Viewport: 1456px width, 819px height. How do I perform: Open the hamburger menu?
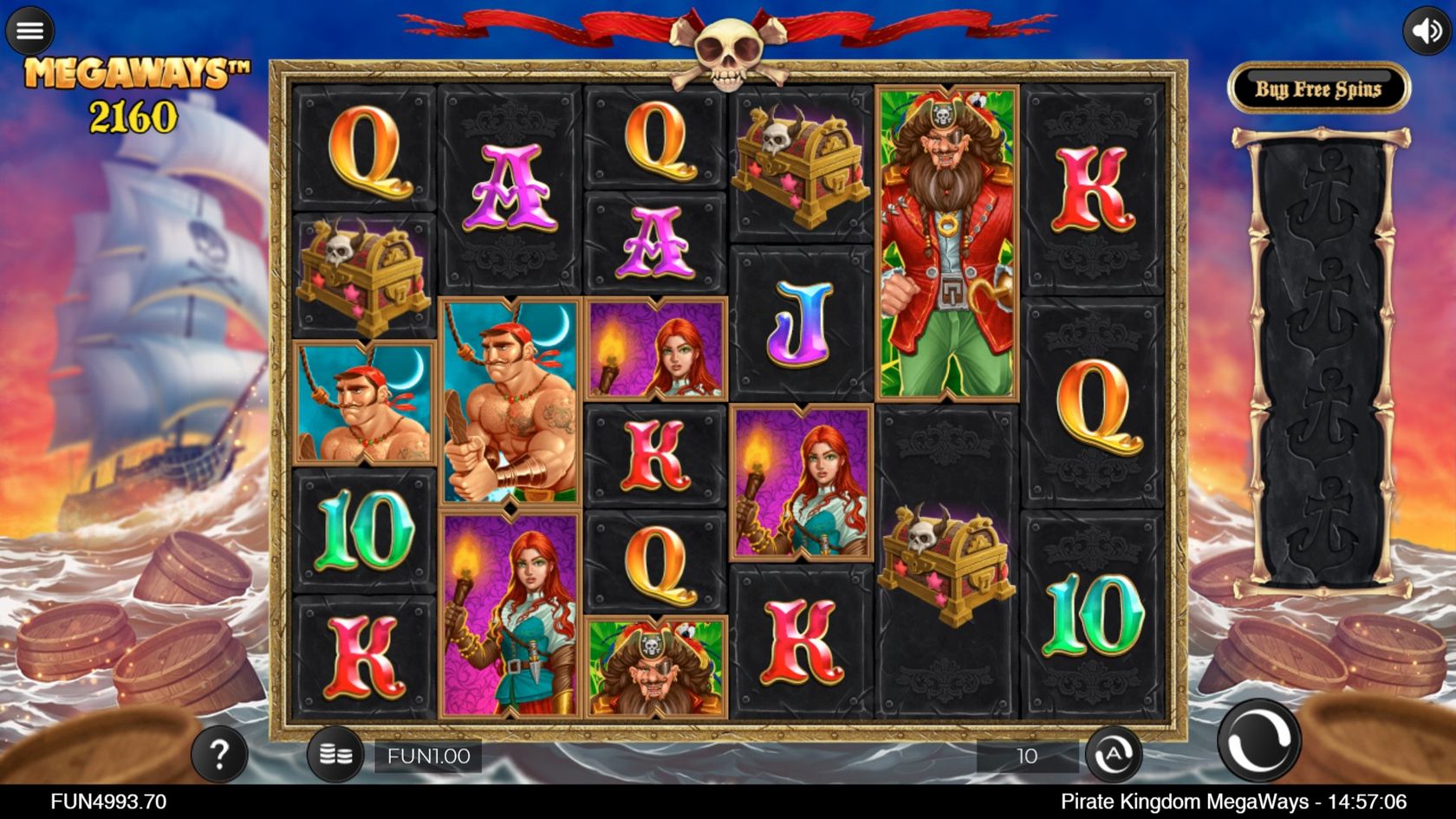pos(30,31)
